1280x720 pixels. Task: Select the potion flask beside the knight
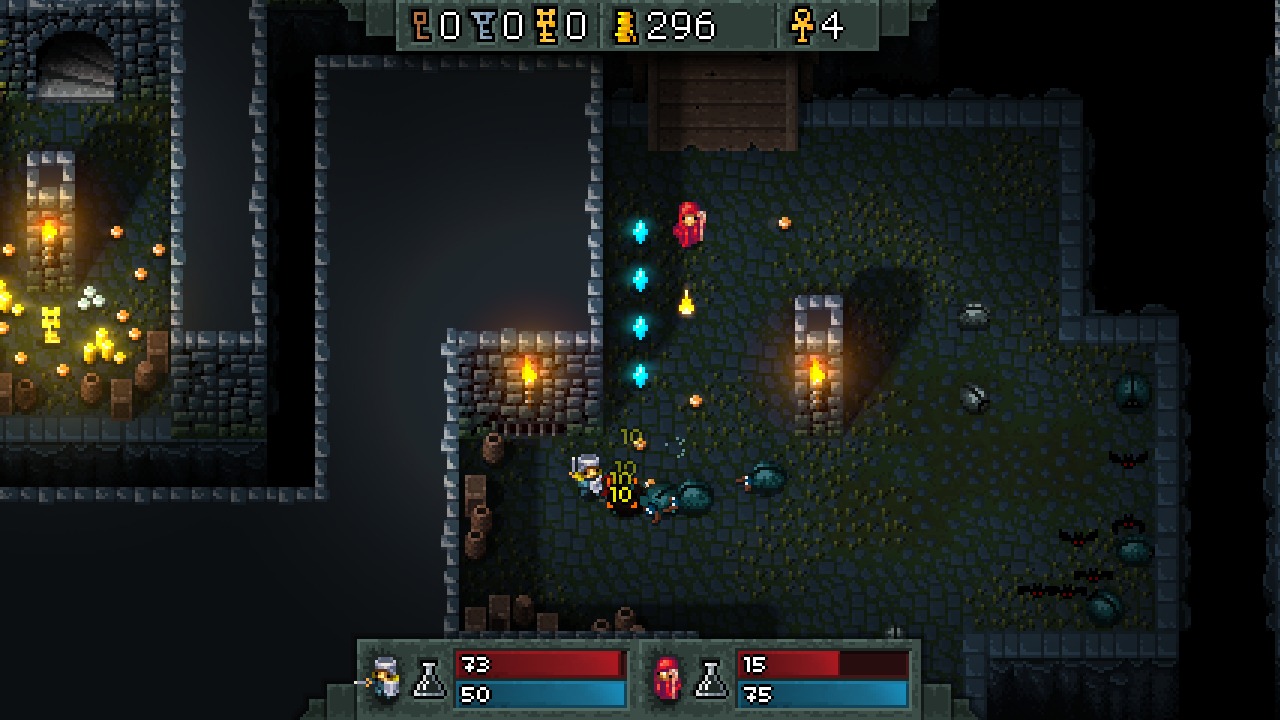[429, 679]
